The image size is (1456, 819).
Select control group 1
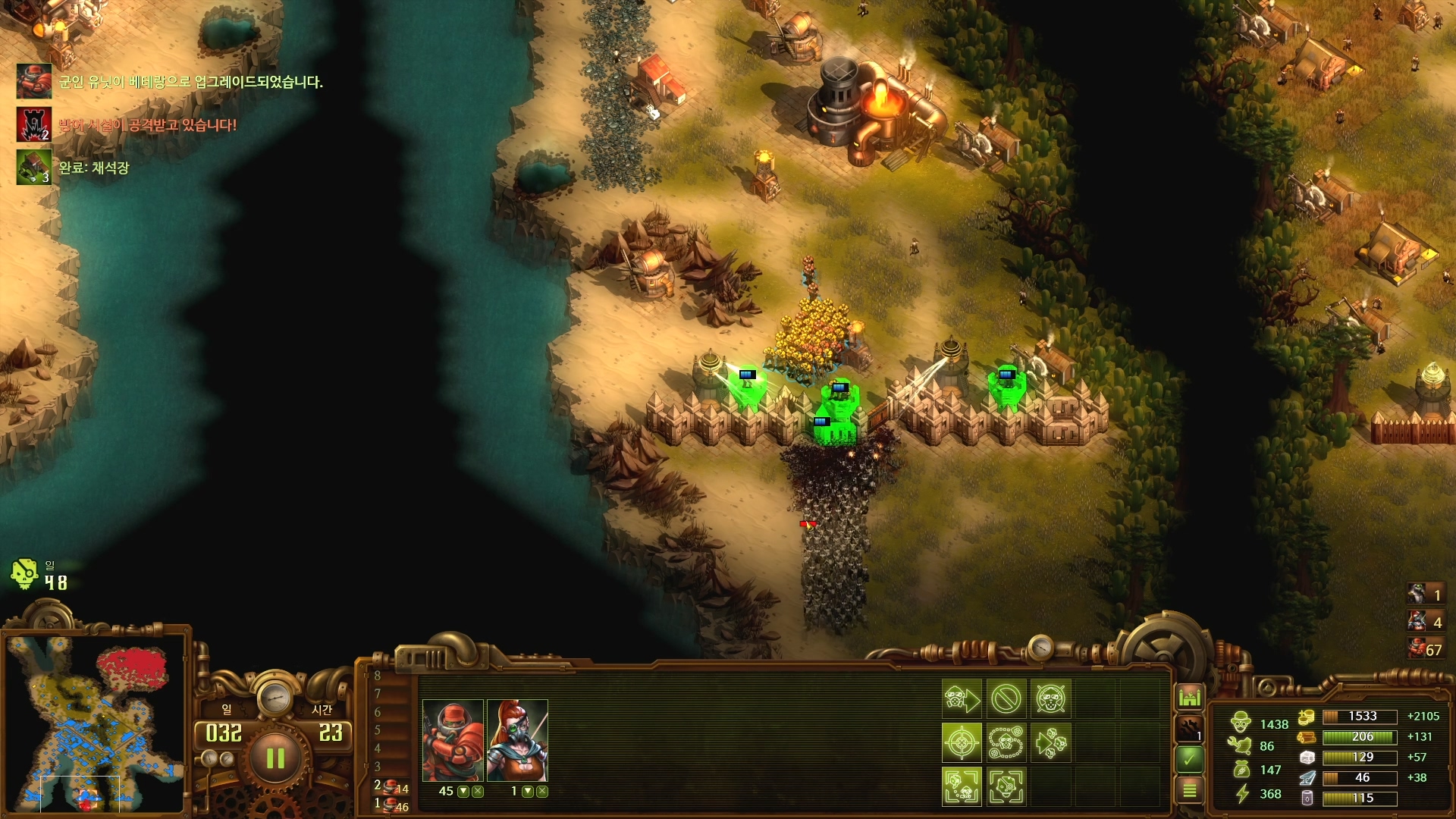pos(391,805)
